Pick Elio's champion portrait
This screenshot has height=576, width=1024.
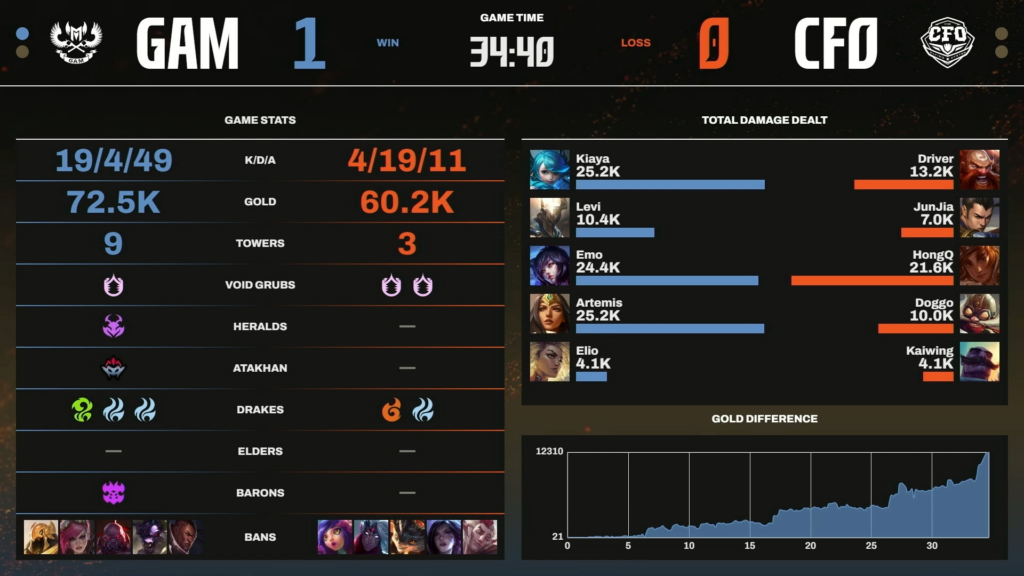[x=550, y=361]
